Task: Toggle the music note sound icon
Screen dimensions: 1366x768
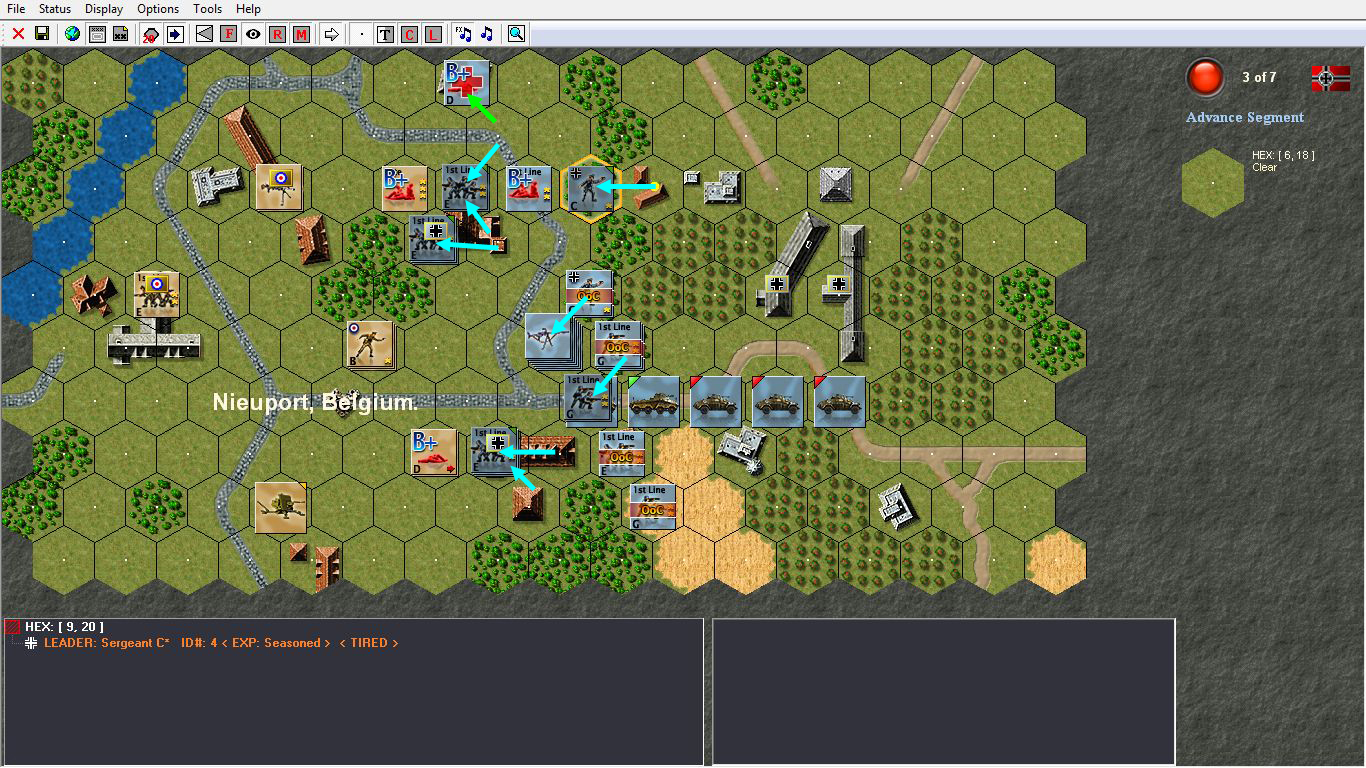Action: click(487, 33)
